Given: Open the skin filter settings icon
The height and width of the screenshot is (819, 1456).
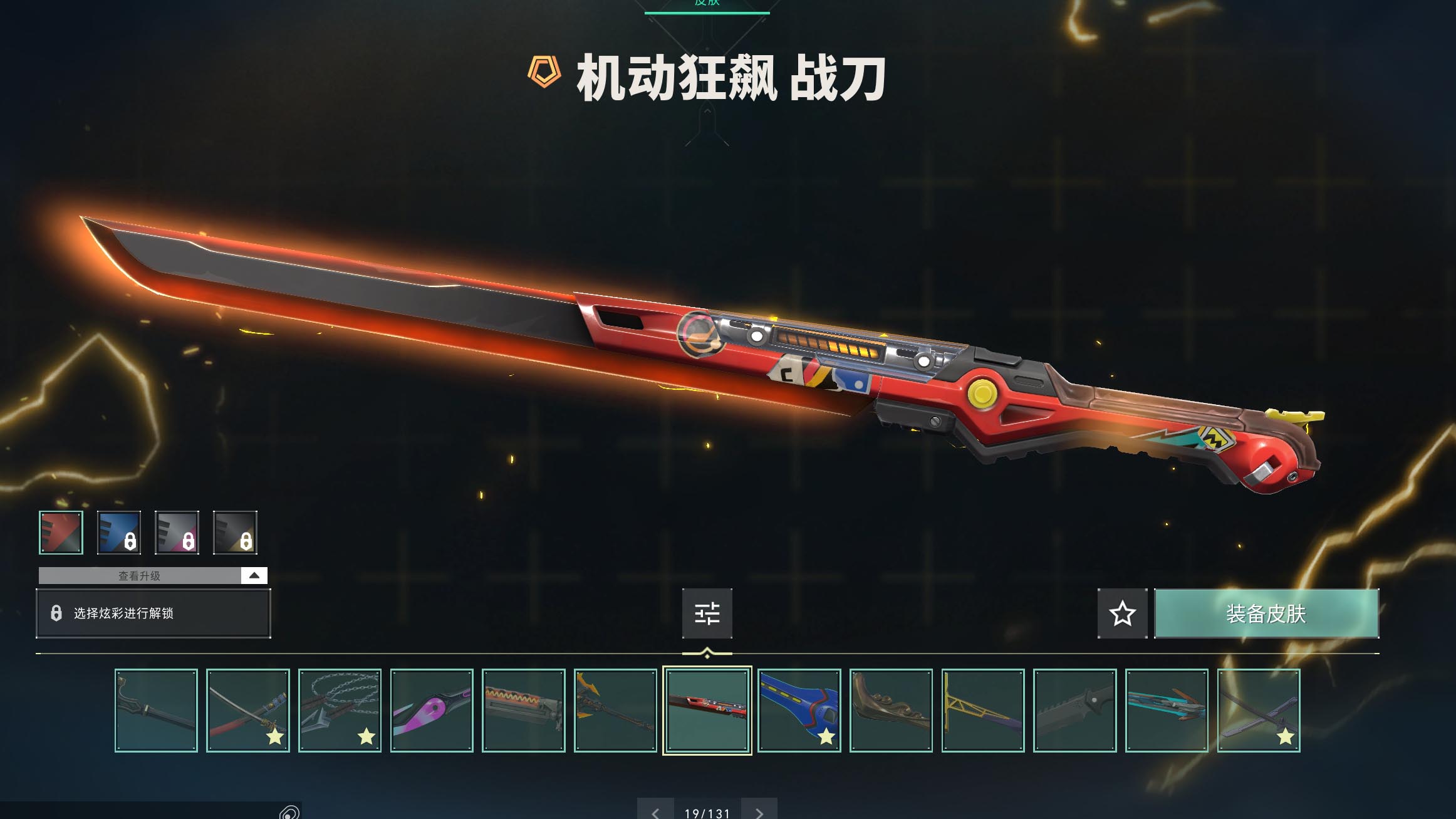Looking at the screenshot, I should [x=707, y=614].
